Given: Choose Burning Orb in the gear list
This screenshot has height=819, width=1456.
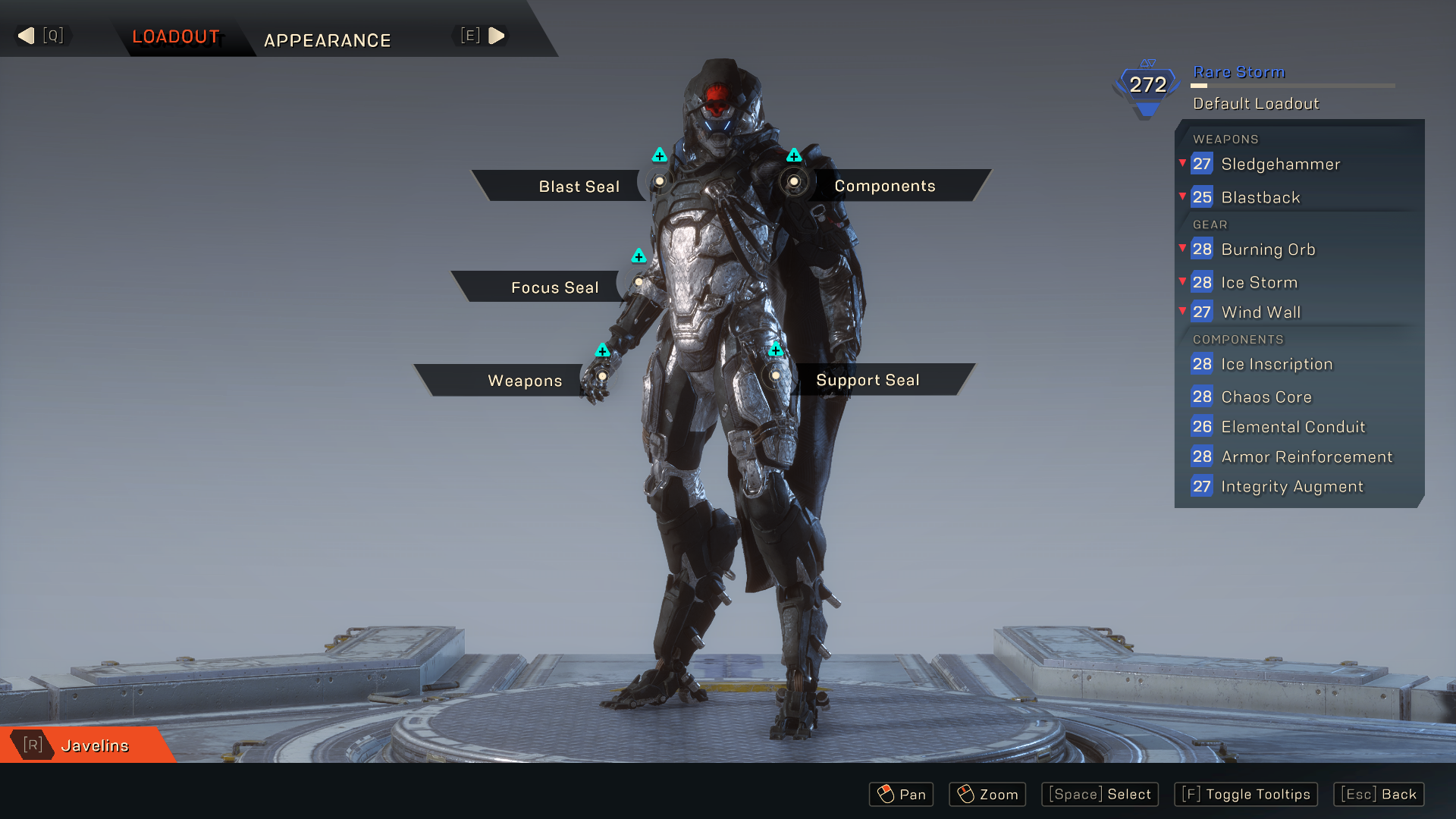Looking at the screenshot, I should click(x=1268, y=249).
